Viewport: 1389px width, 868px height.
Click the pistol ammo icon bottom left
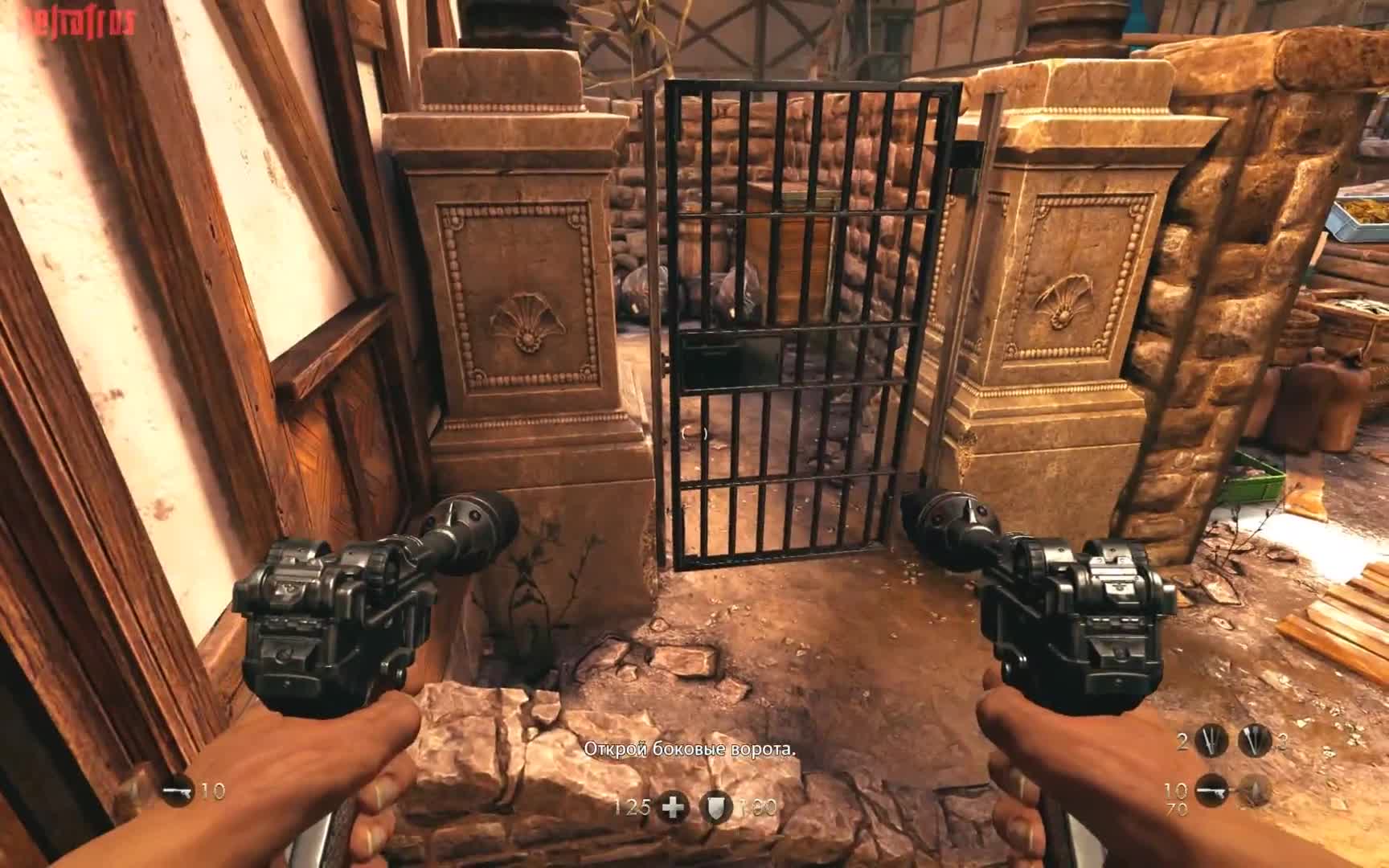click(x=178, y=790)
